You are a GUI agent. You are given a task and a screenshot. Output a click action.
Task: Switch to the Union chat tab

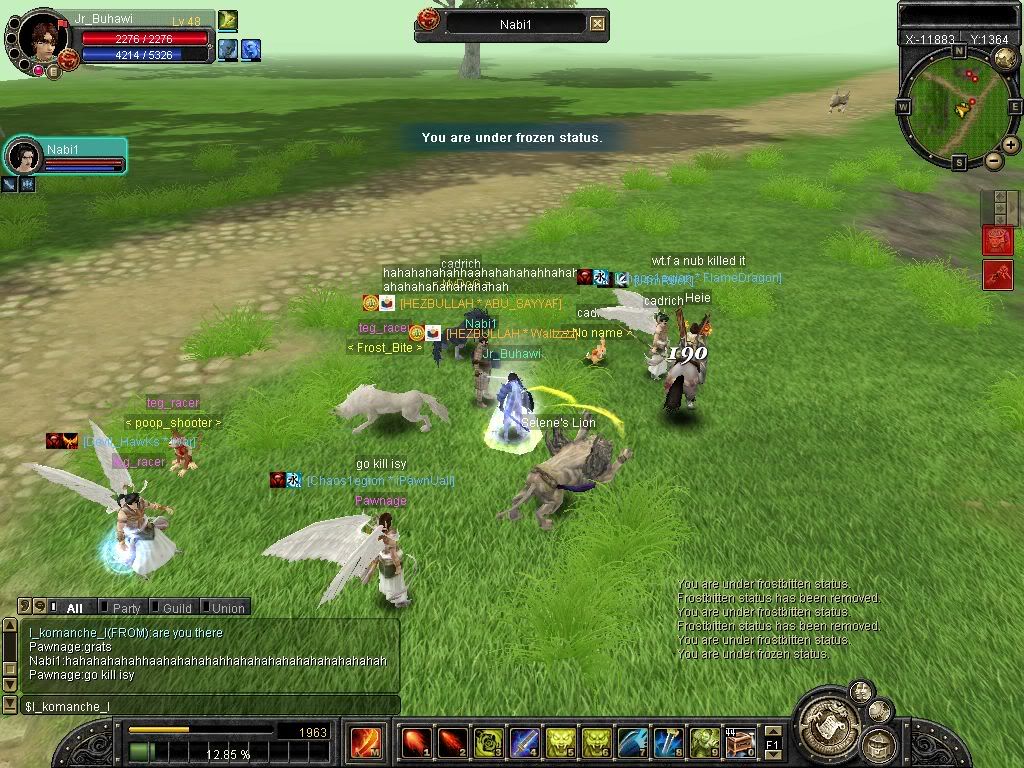226,607
